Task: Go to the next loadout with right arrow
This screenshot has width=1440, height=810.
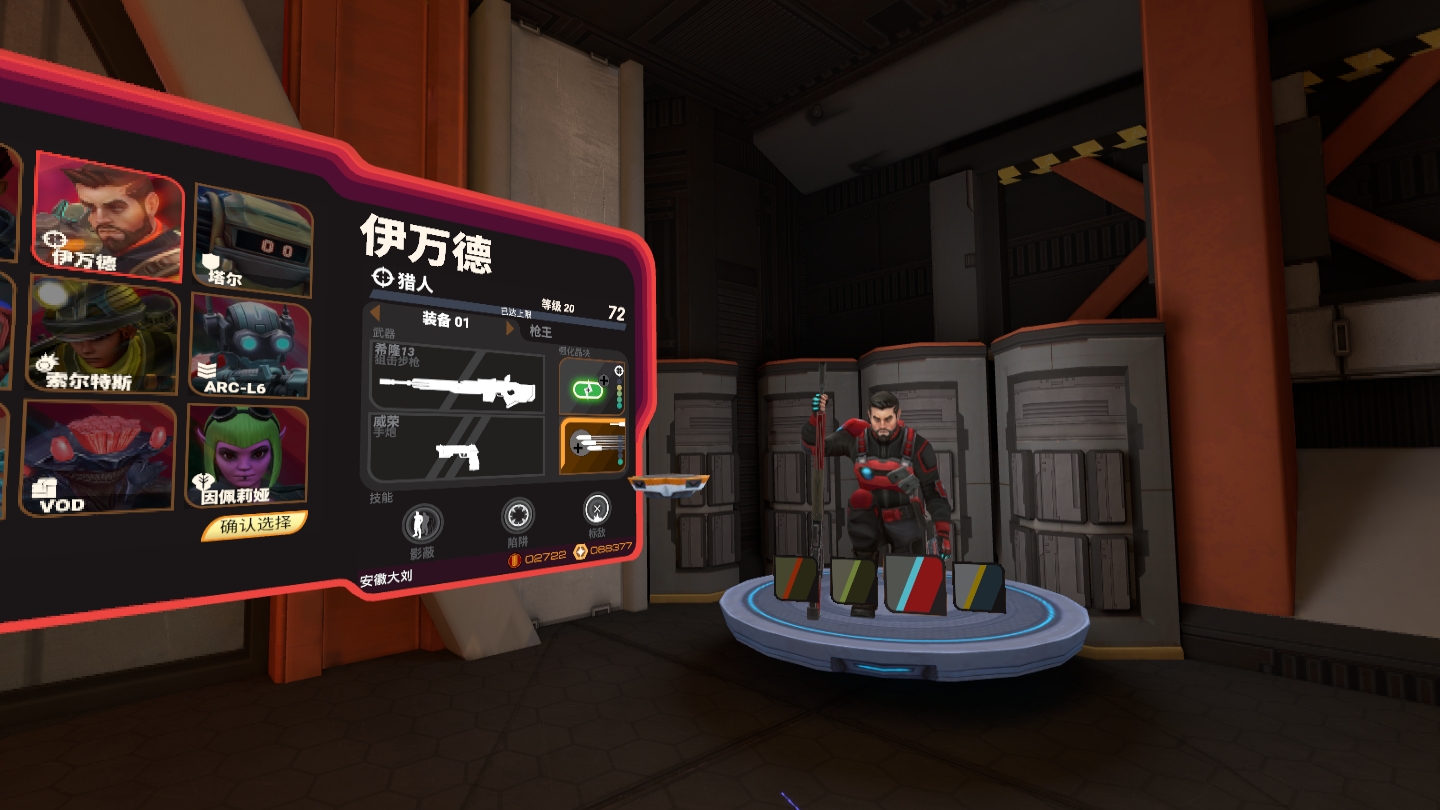Action: [x=510, y=328]
